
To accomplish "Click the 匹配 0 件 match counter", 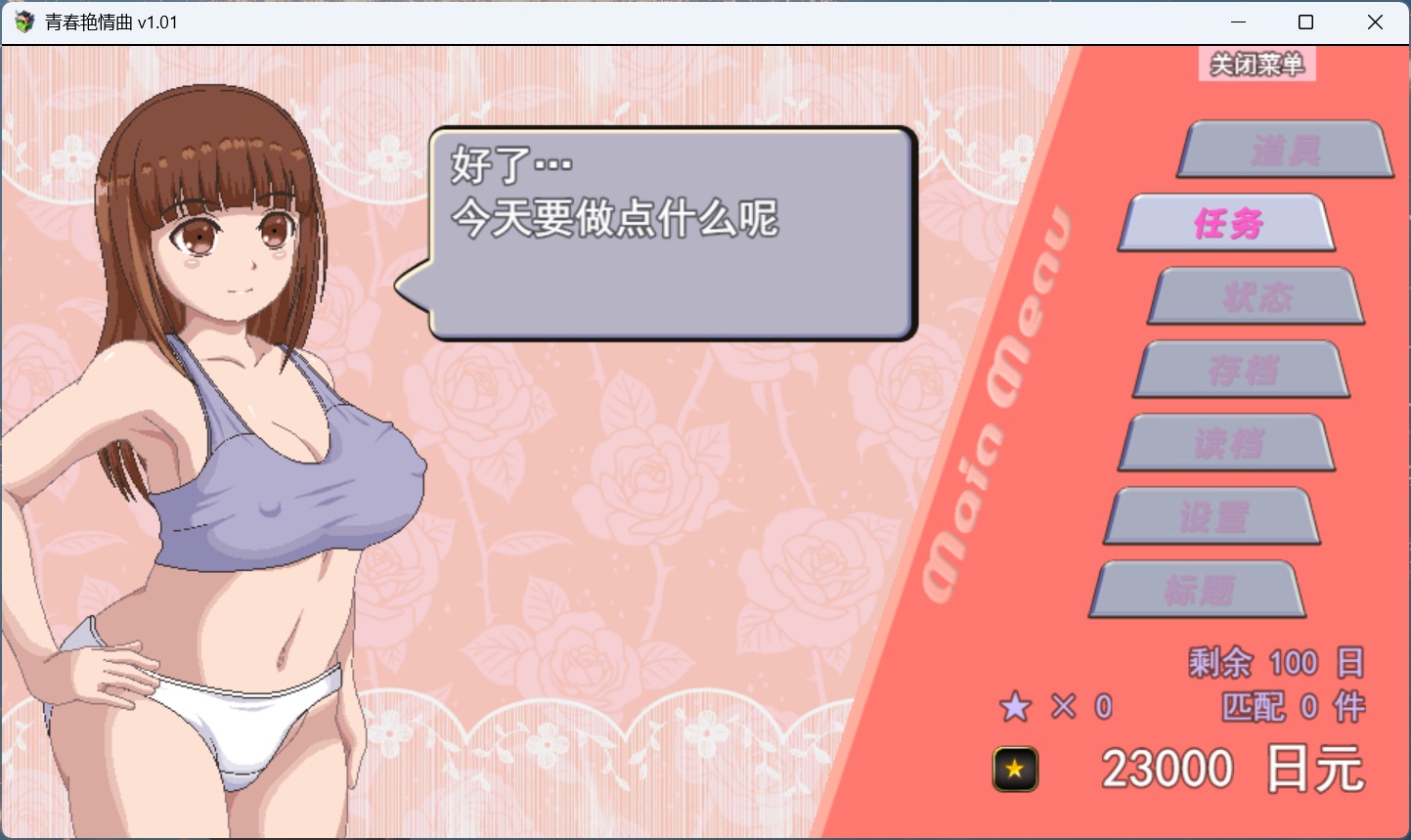I will 1291,706.
